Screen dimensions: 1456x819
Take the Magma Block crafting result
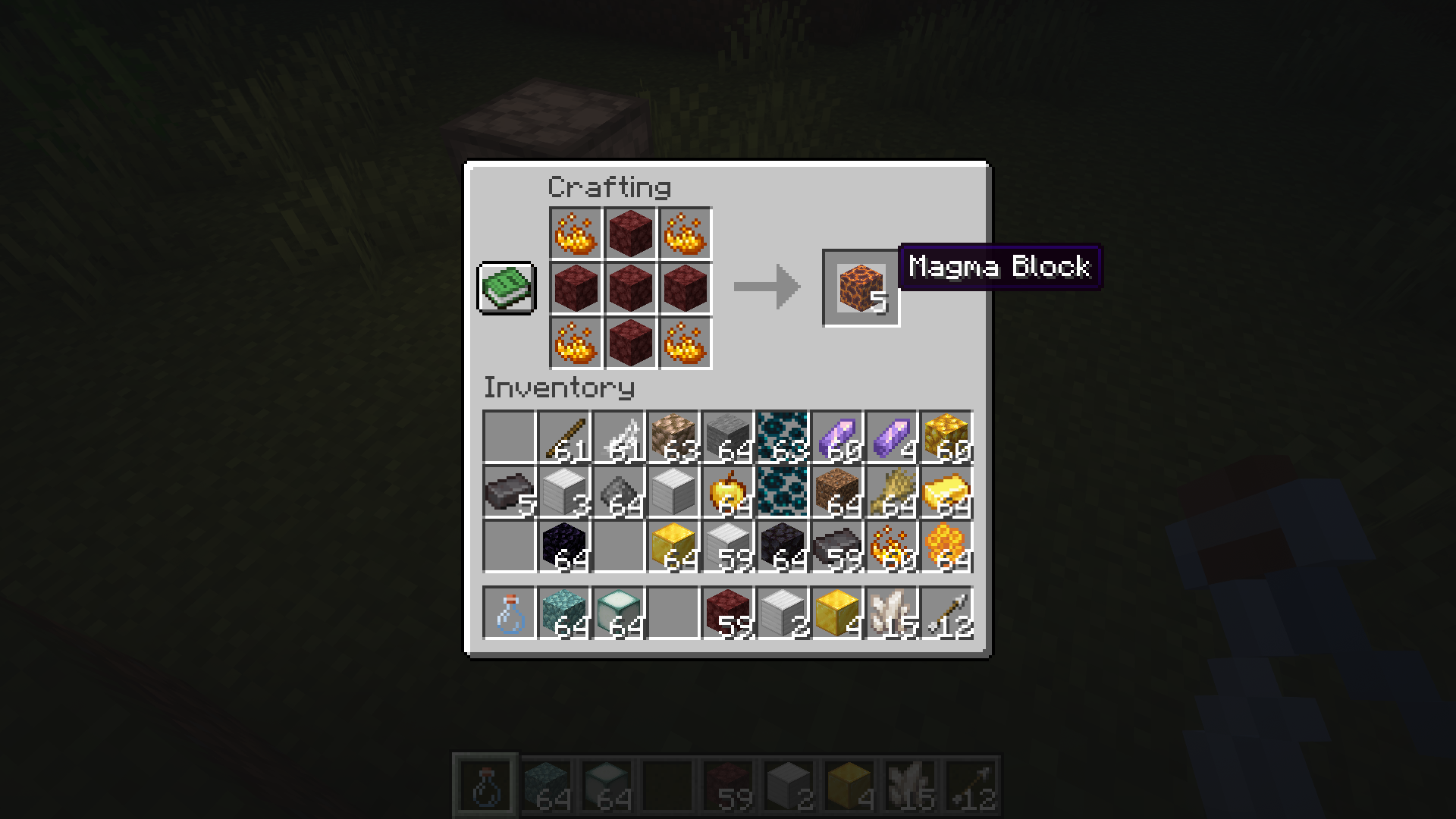point(861,288)
